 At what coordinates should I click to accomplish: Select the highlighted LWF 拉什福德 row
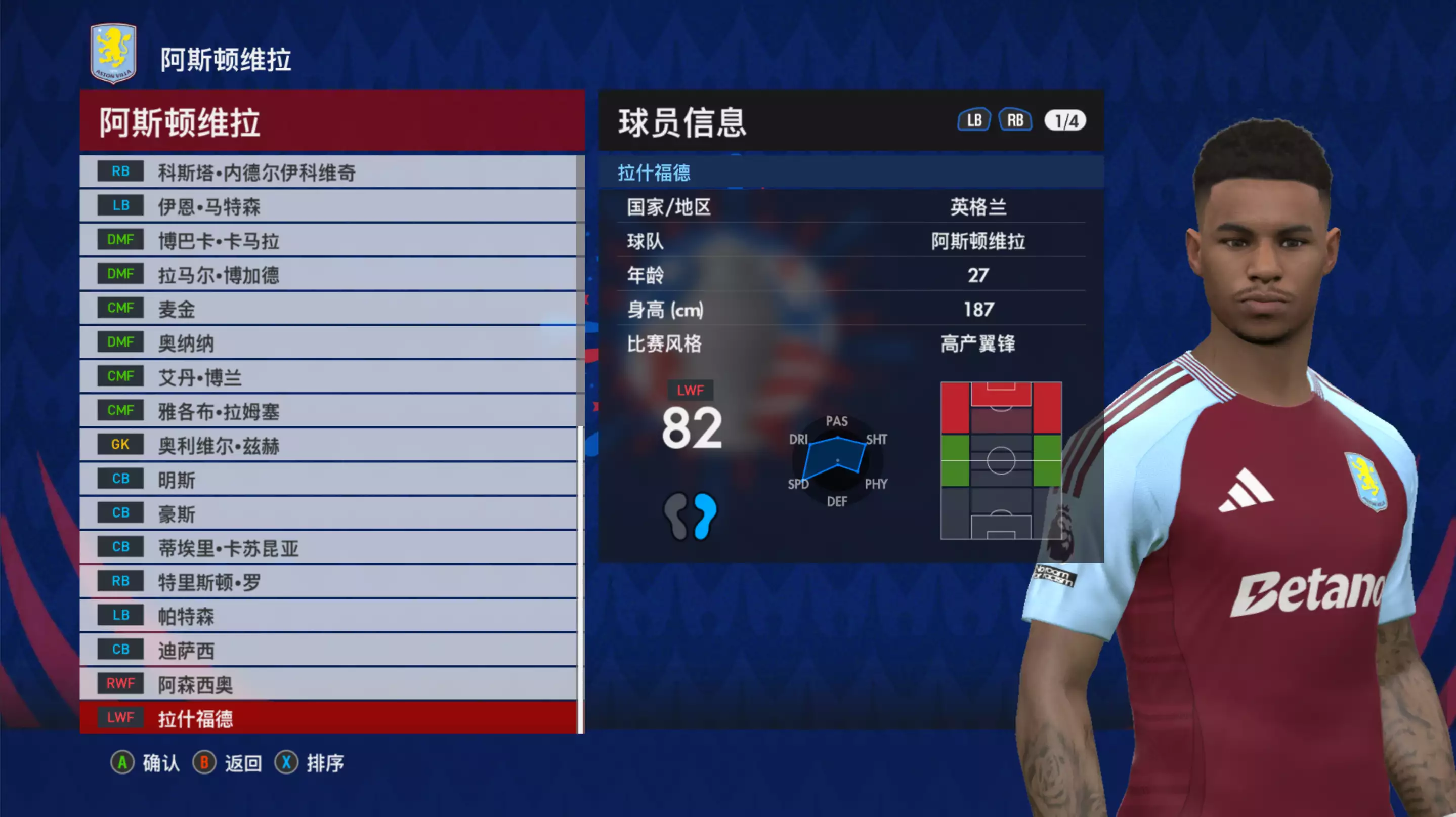pos(328,718)
